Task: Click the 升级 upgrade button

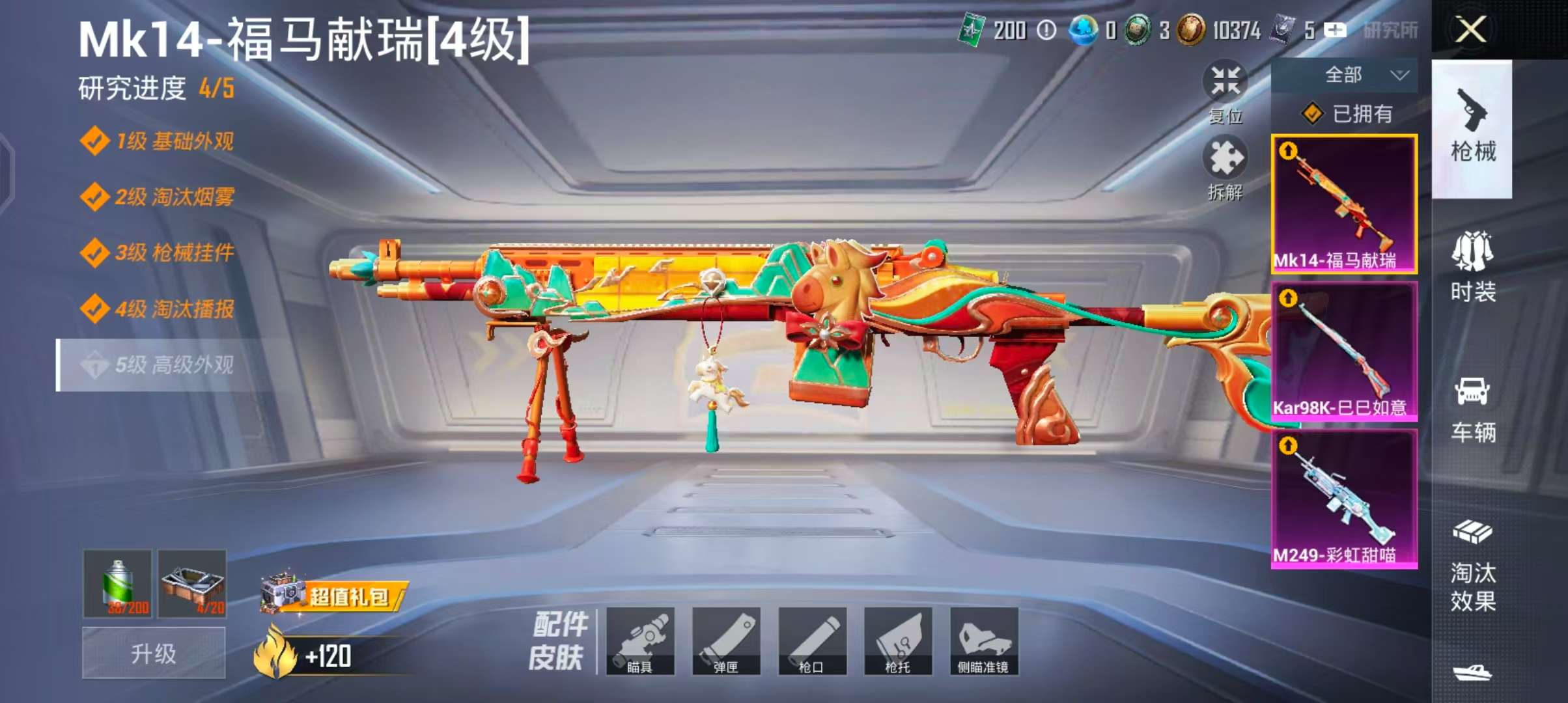Action: (x=154, y=654)
